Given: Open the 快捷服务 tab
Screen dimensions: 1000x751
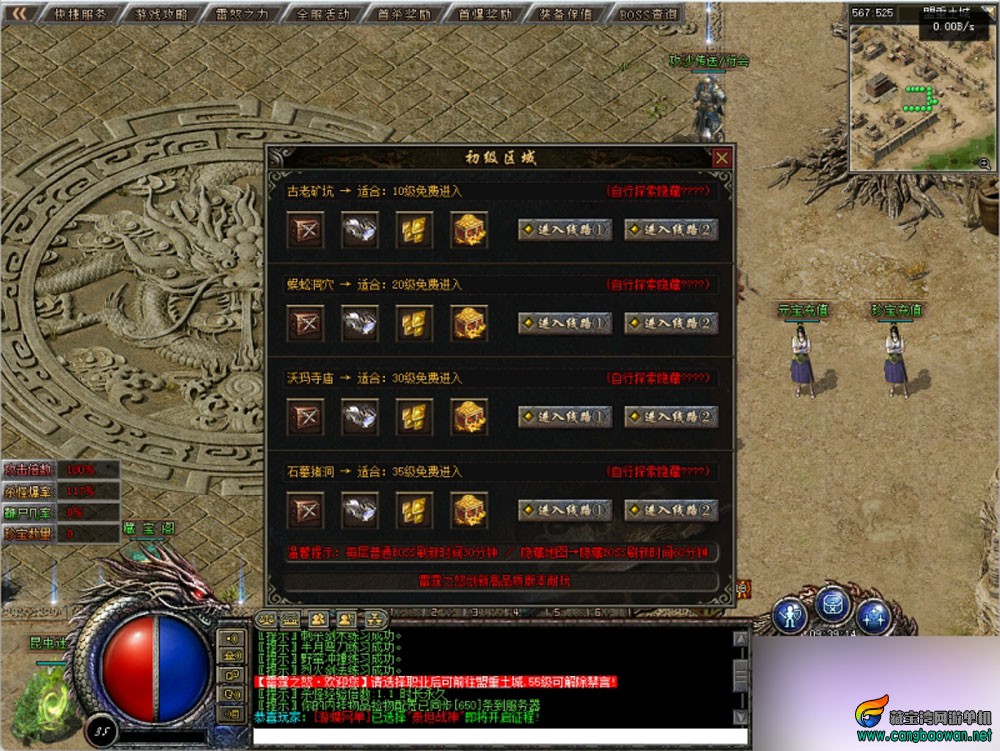Looking at the screenshot, I should 82,14.
